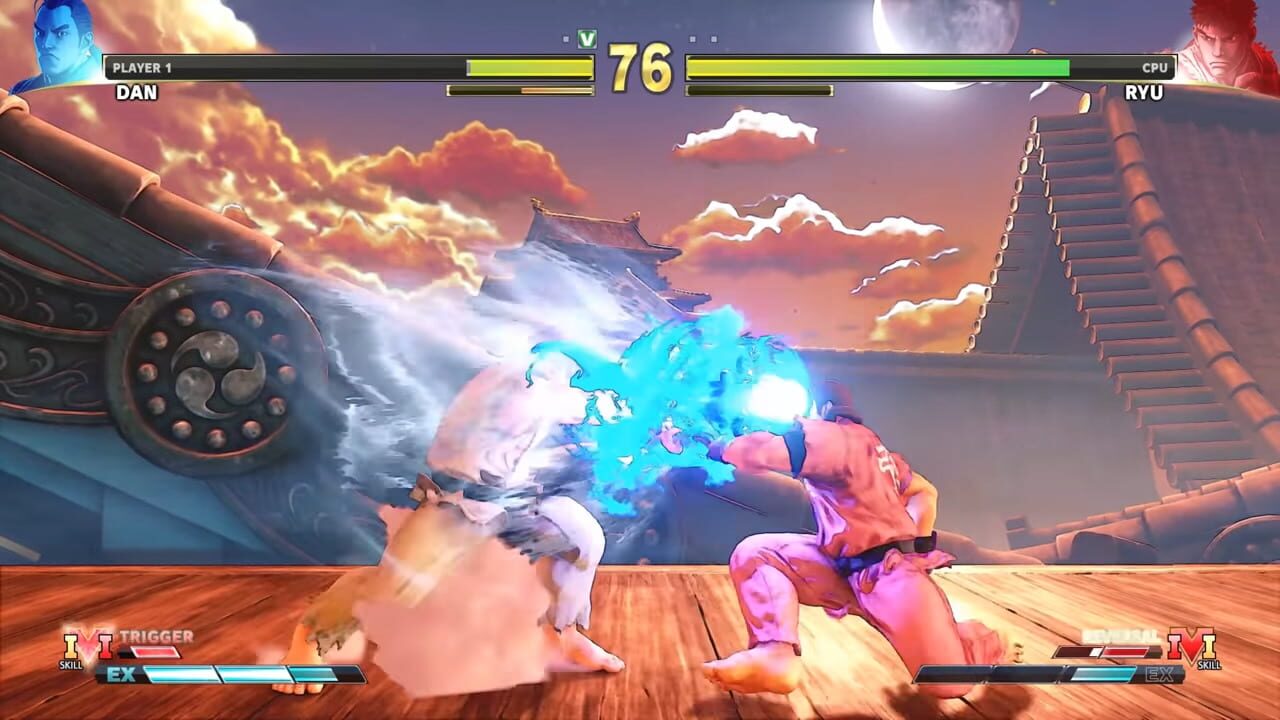Click Dan's stun bar under his health bar

click(x=518, y=90)
